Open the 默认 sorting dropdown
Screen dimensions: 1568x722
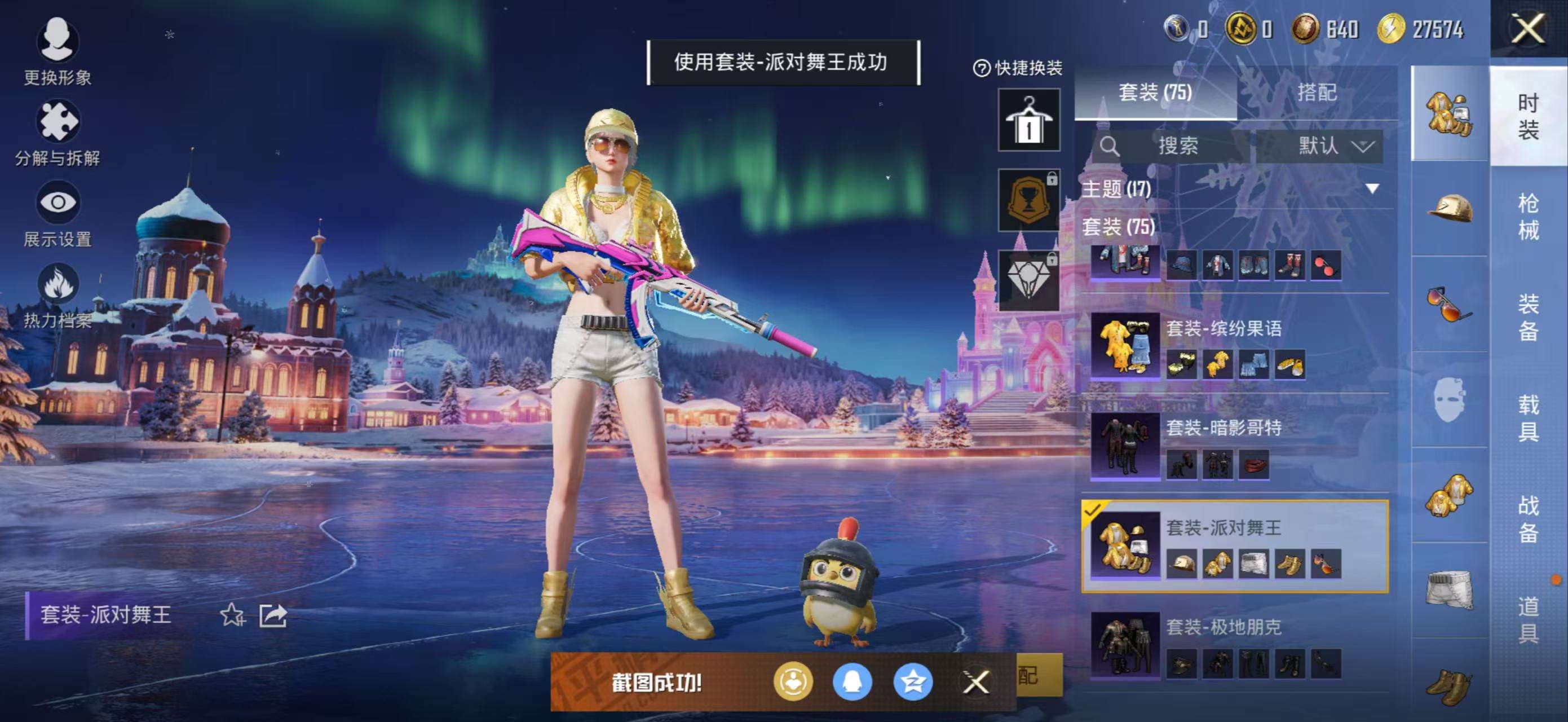[1333, 146]
